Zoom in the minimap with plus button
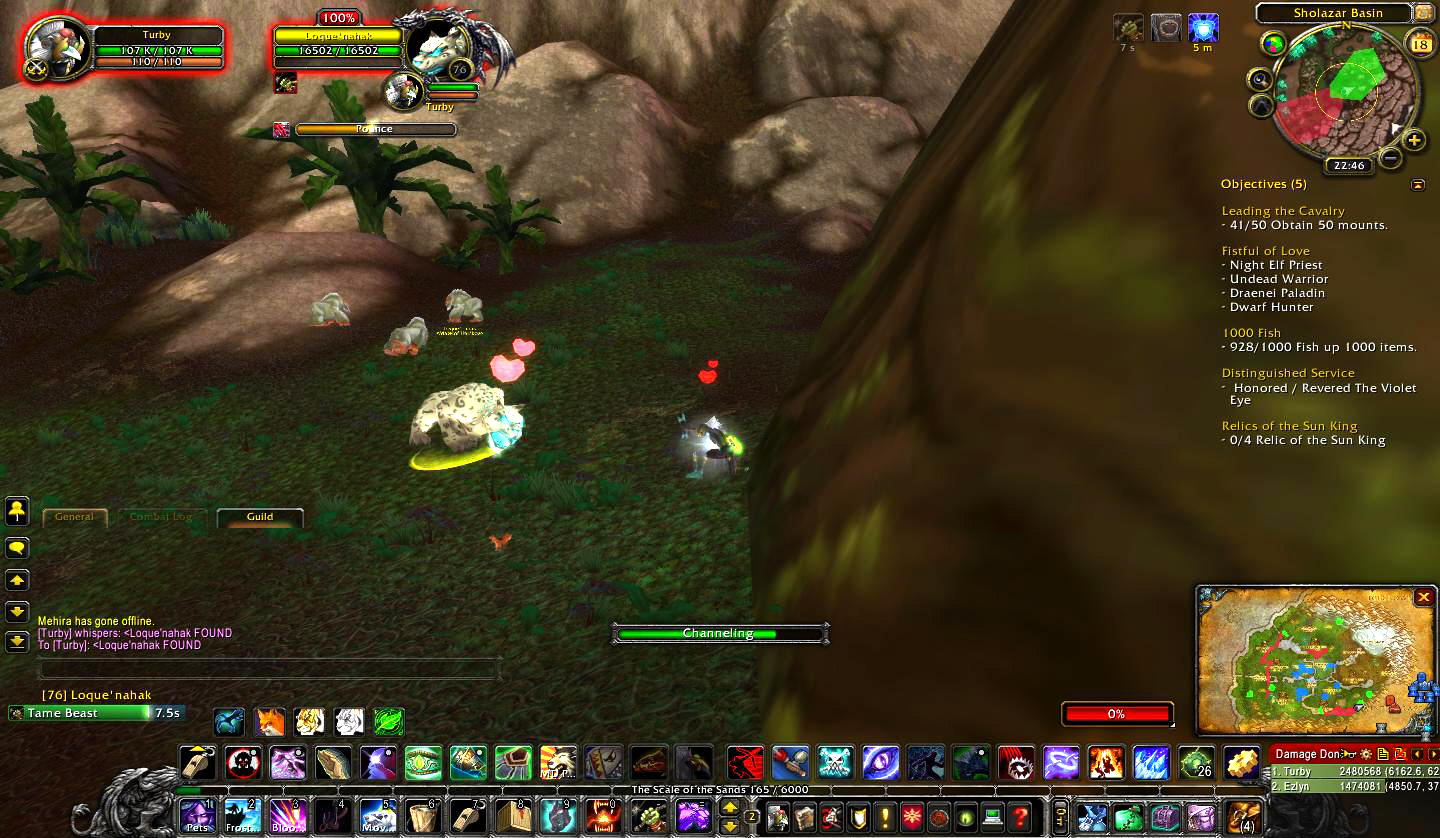This screenshot has width=1440, height=838. (1413, 140)
